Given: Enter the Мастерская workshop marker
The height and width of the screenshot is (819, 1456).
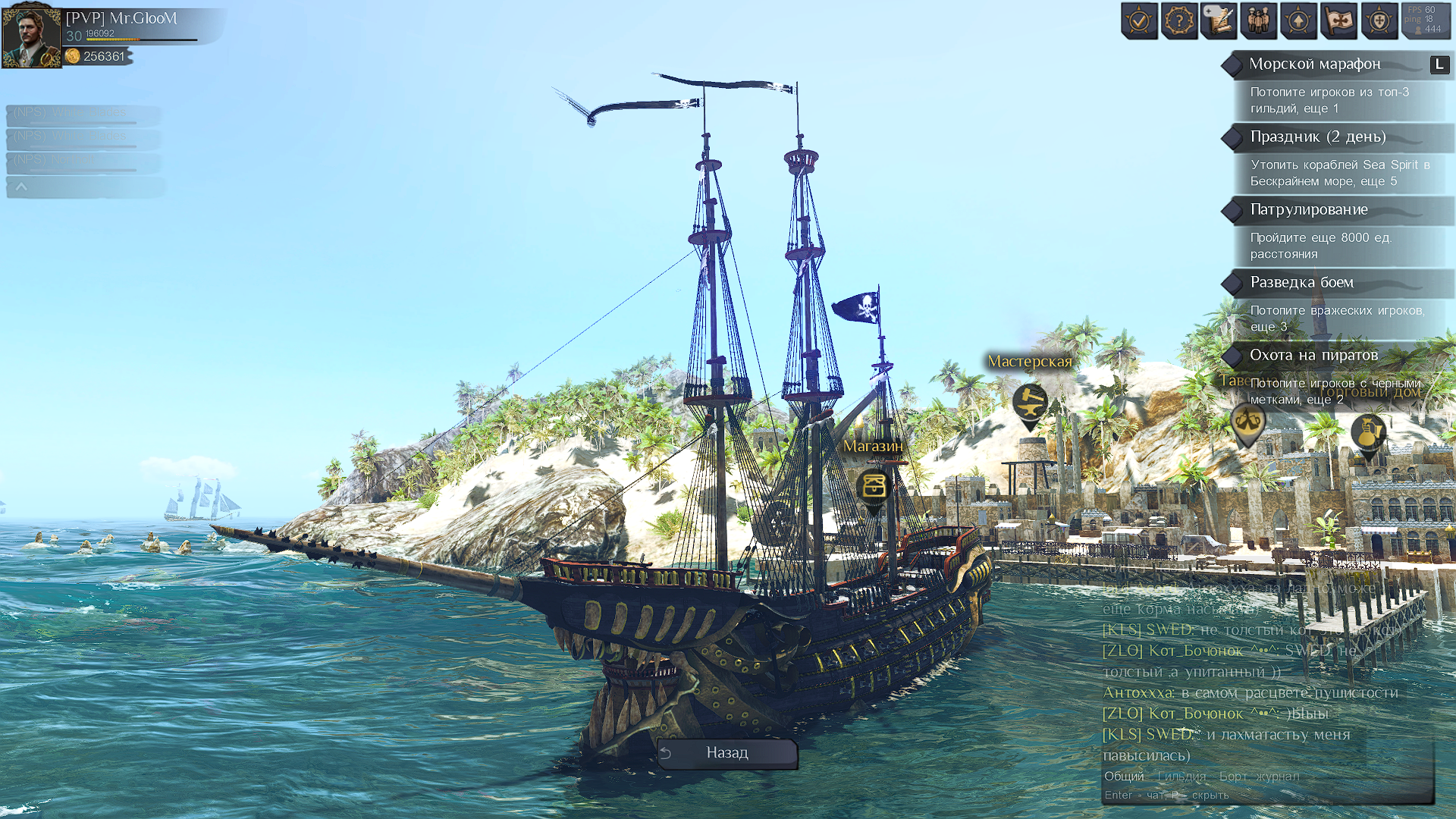Looking at the screenshot, I should pos(1030,402).
